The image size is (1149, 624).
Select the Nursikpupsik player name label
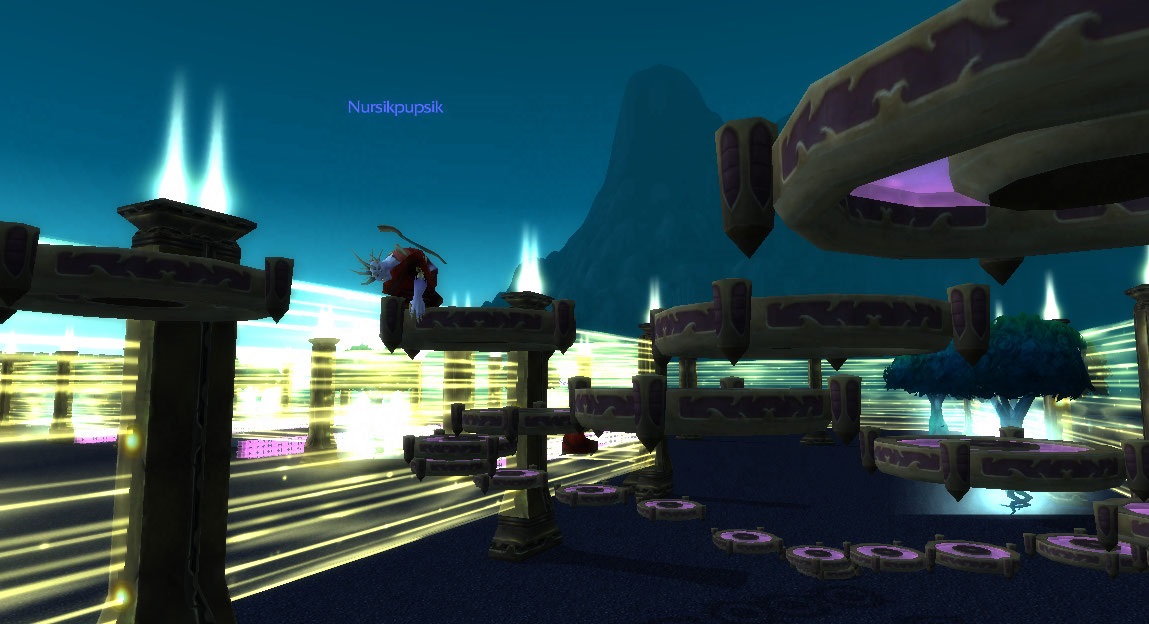point(395,107)
